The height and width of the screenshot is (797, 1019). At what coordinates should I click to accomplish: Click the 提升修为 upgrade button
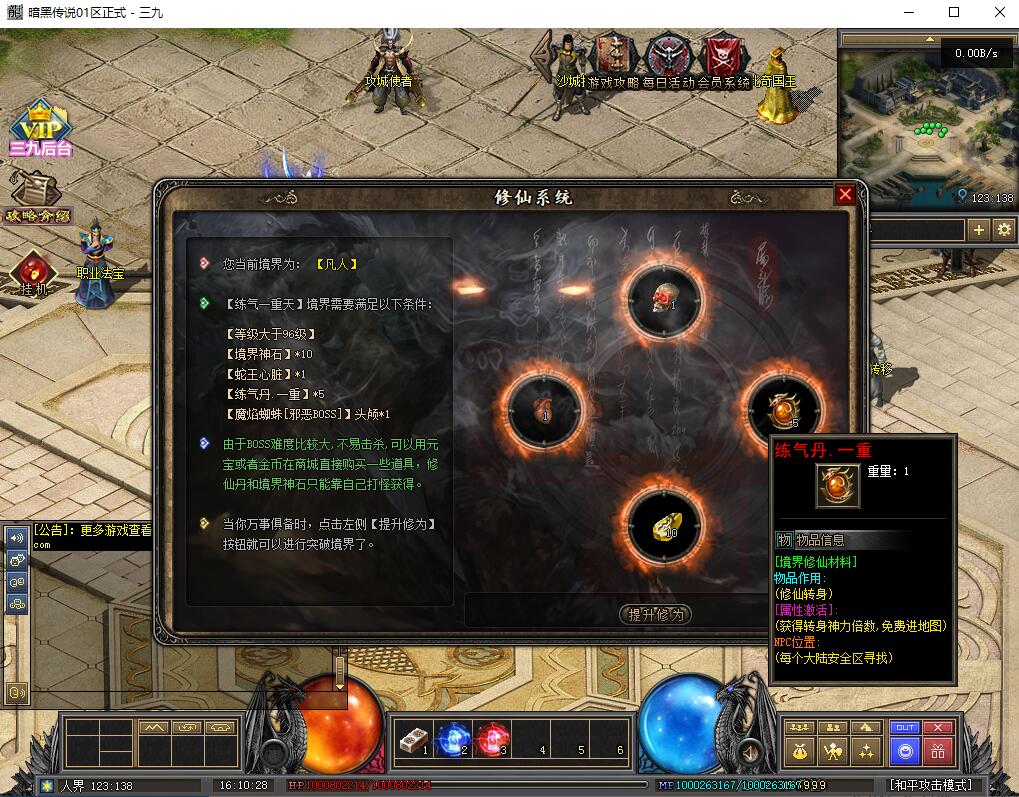(655, 614)
